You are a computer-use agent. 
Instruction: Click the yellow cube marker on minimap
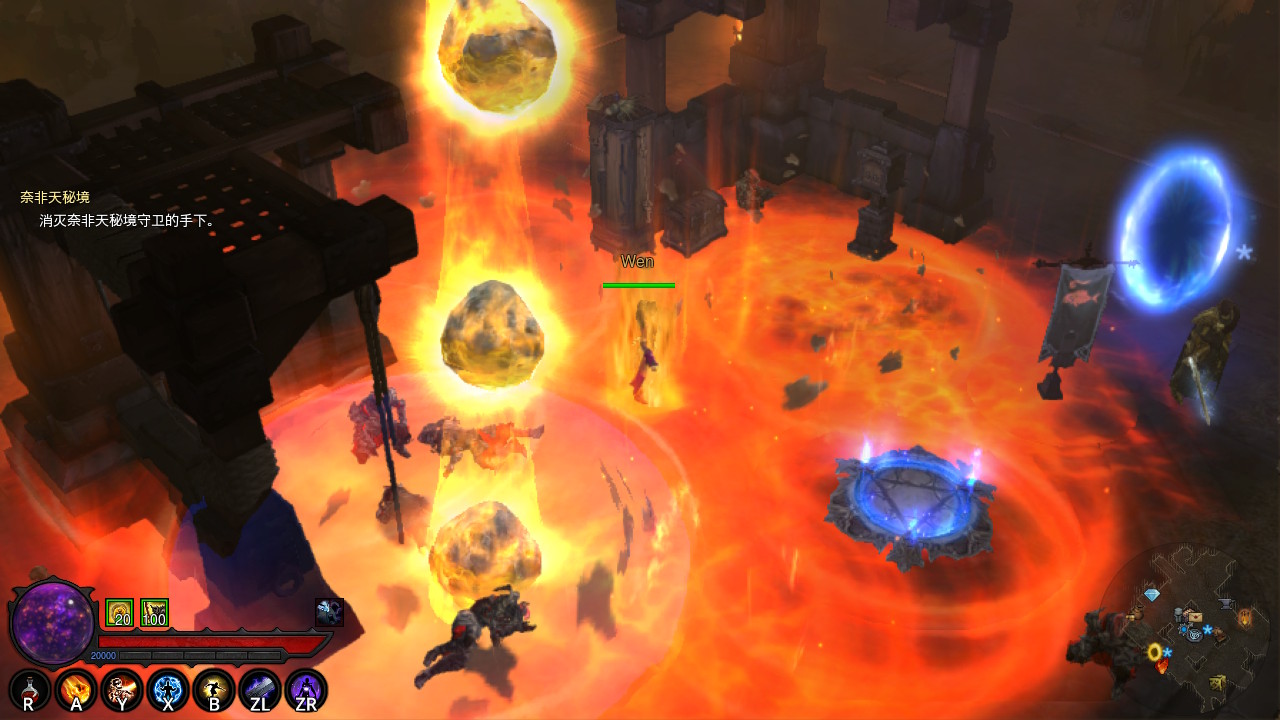[1217, 682]
